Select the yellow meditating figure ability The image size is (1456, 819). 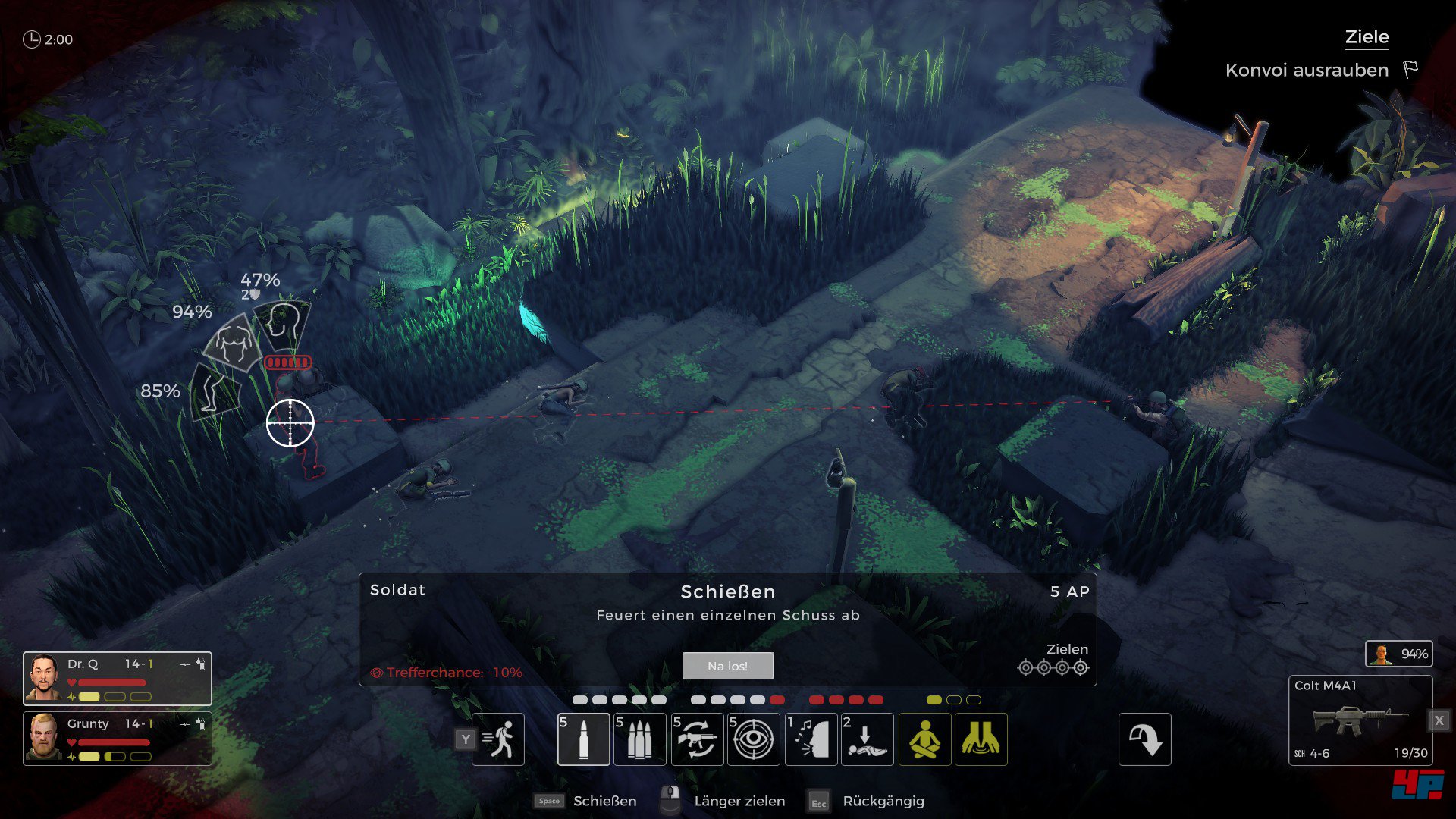[x=924, y=739]
